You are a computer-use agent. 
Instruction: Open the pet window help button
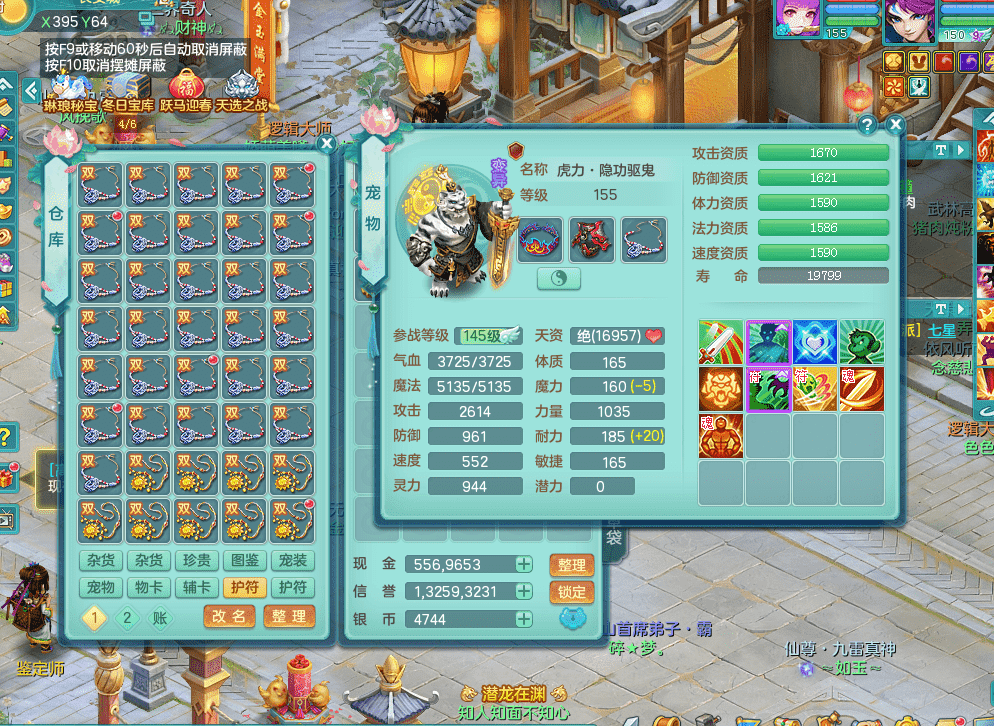coord(867,124)
